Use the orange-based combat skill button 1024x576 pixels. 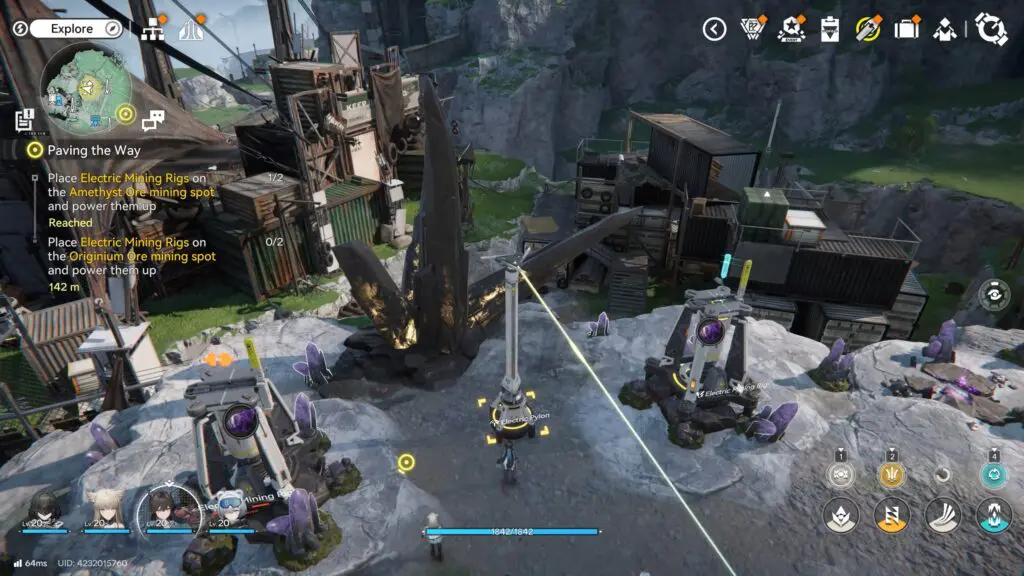[x=892, y=515]
